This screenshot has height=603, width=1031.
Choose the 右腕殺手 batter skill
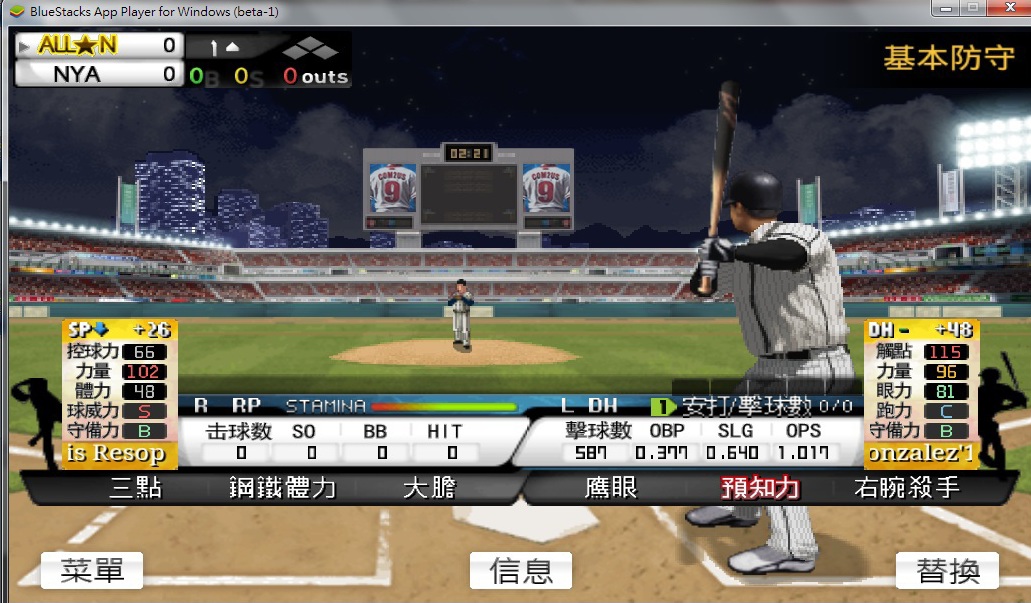pos(907,489)
